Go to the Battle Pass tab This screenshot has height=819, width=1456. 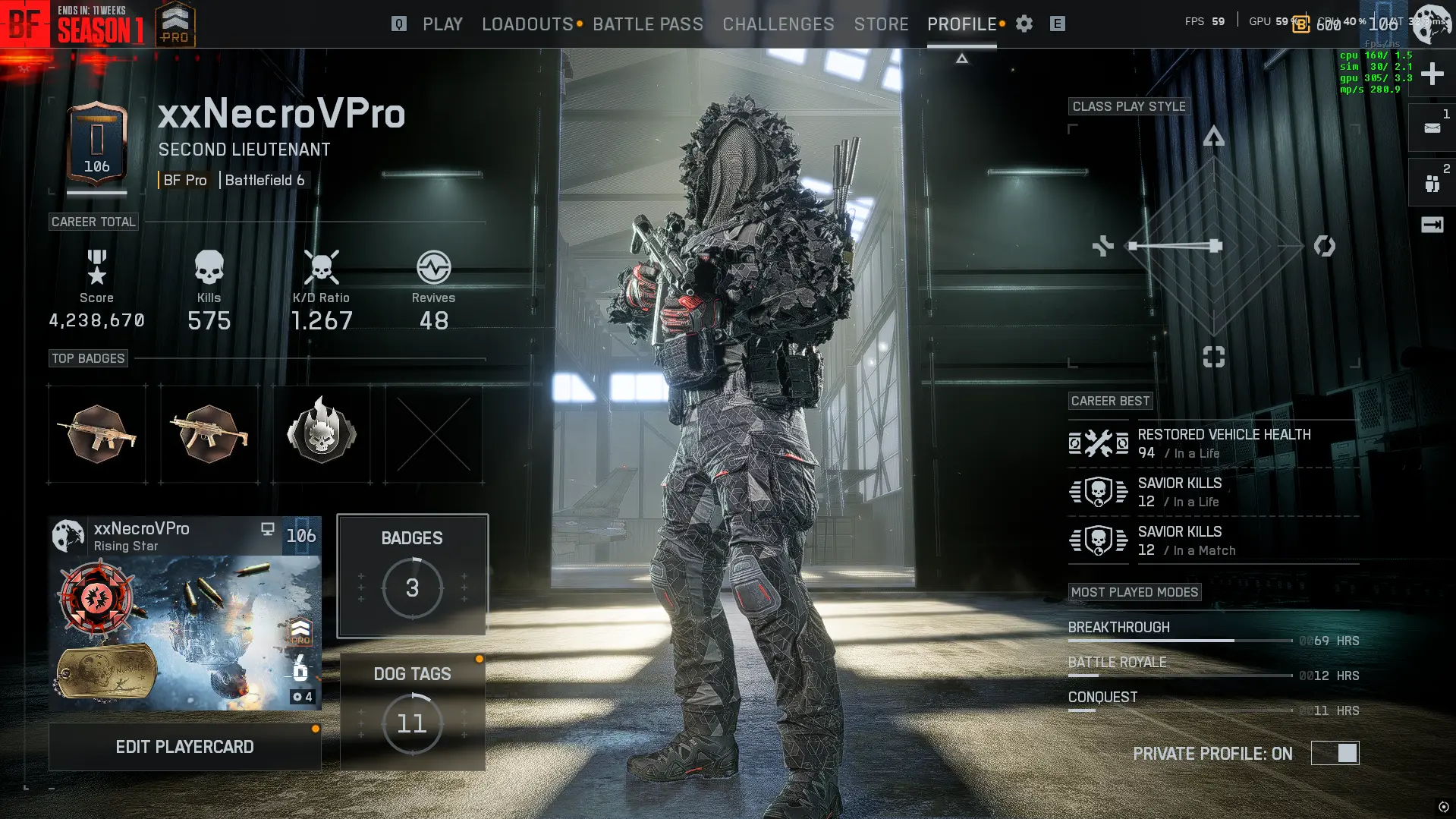click(x=648, y=24)
